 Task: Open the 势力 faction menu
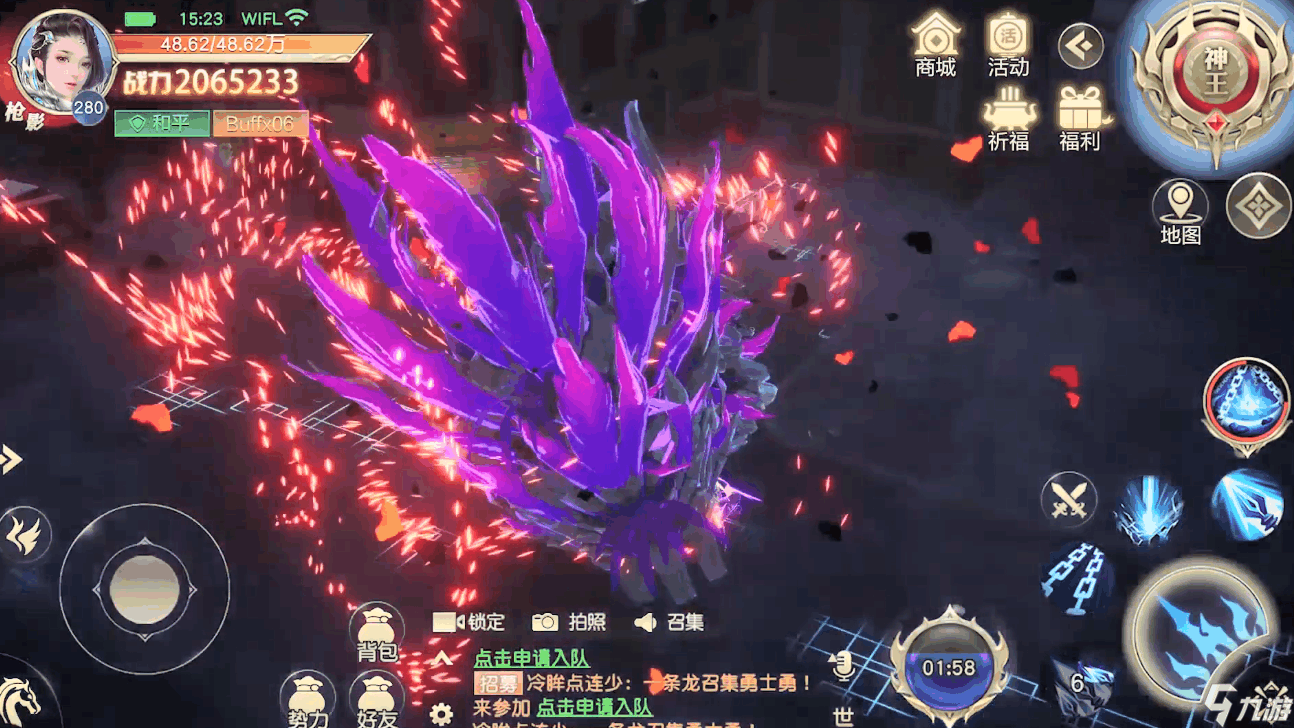coord(307,700)
